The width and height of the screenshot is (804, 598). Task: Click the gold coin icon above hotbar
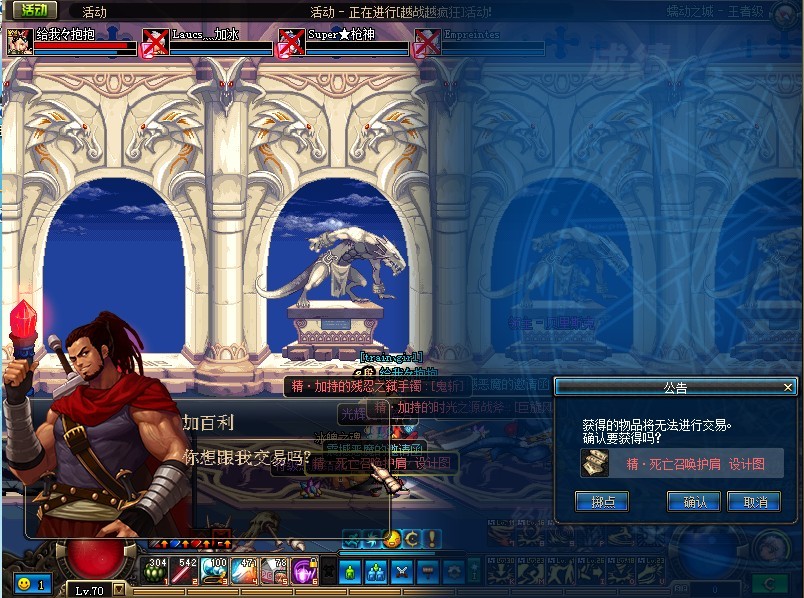coord(393,537)
